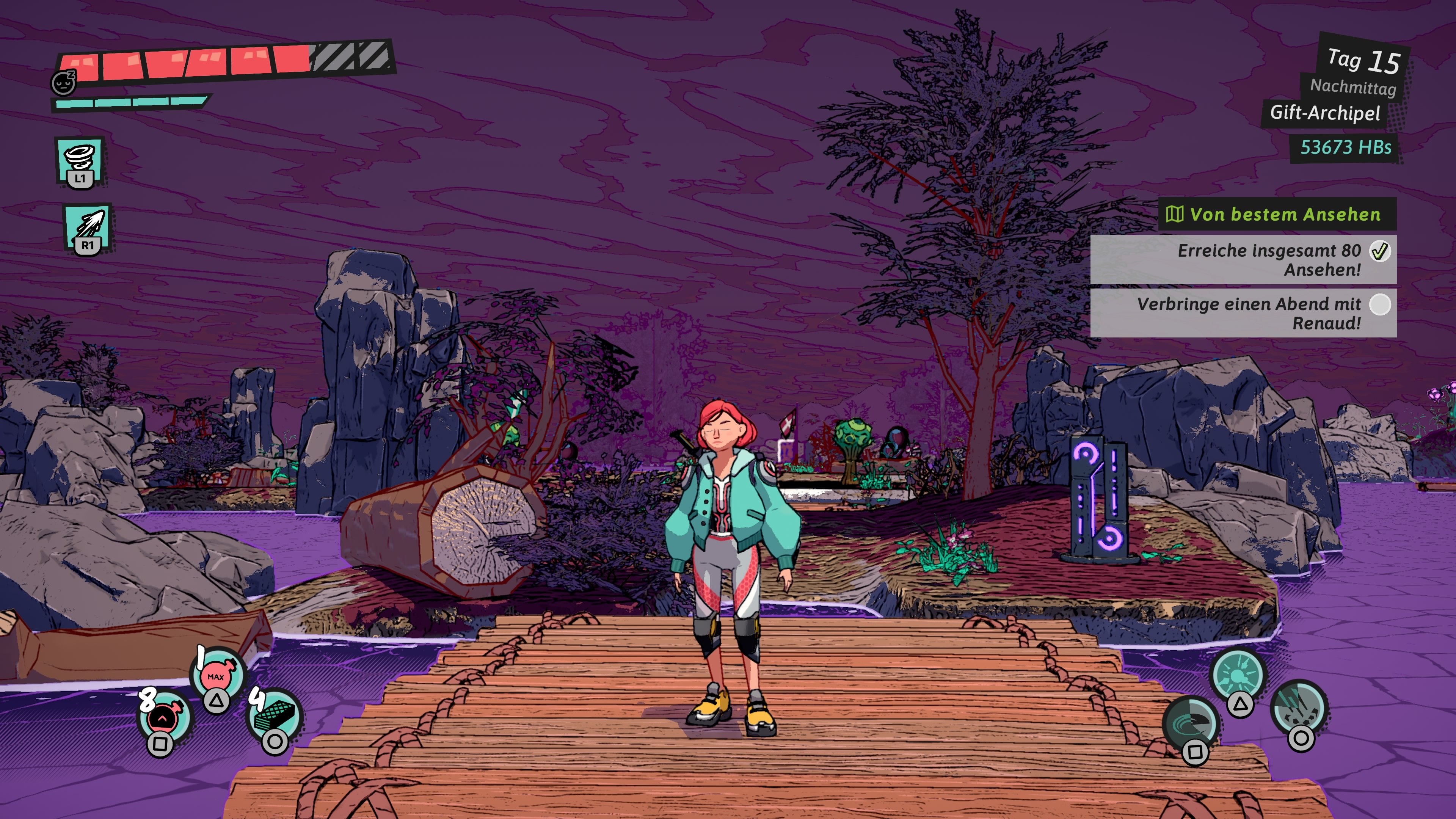This screenshot has height=819, width=1456.
Task: Click the sleepy face status icon
Action: click(x=64, y=83)
